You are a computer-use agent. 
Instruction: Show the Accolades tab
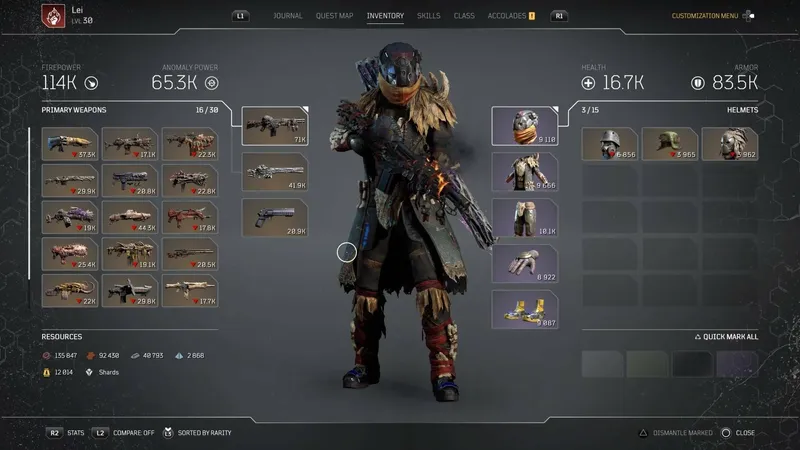pos(507,16)
